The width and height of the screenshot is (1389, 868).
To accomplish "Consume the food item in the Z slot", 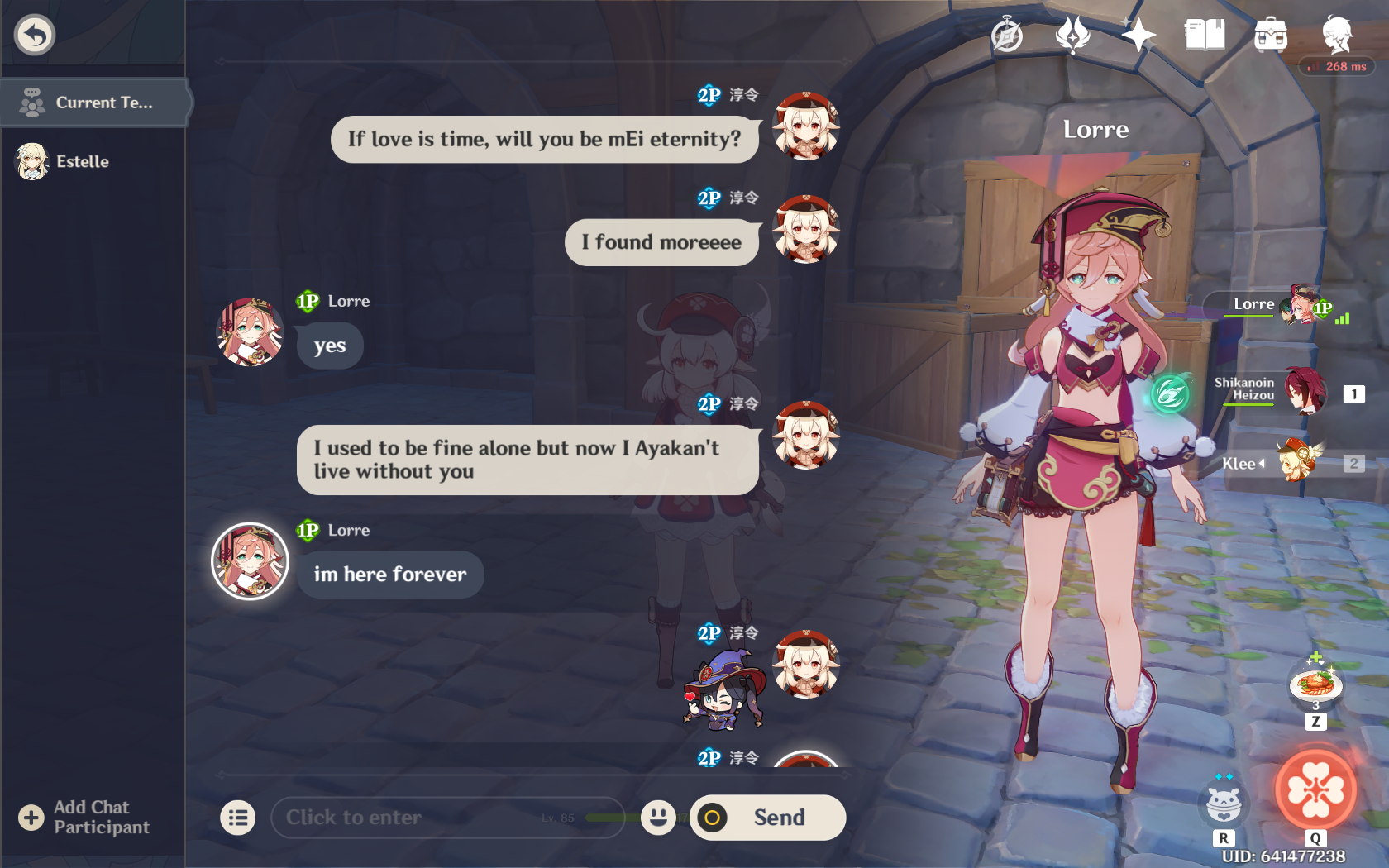I will click(1315, 683).
